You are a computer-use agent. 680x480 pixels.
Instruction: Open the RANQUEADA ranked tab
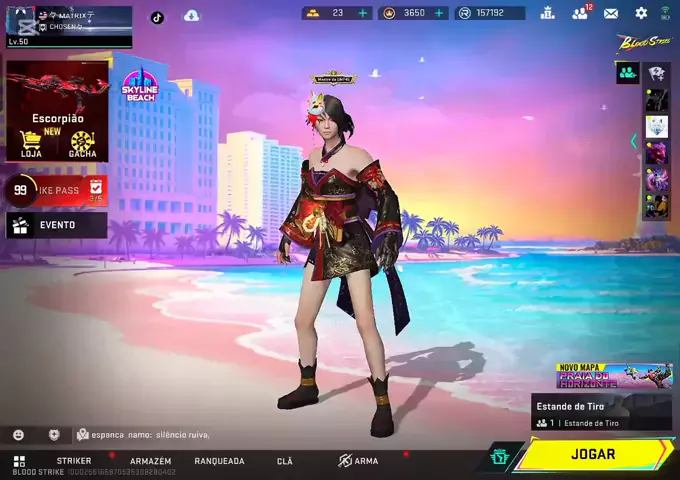219,461
